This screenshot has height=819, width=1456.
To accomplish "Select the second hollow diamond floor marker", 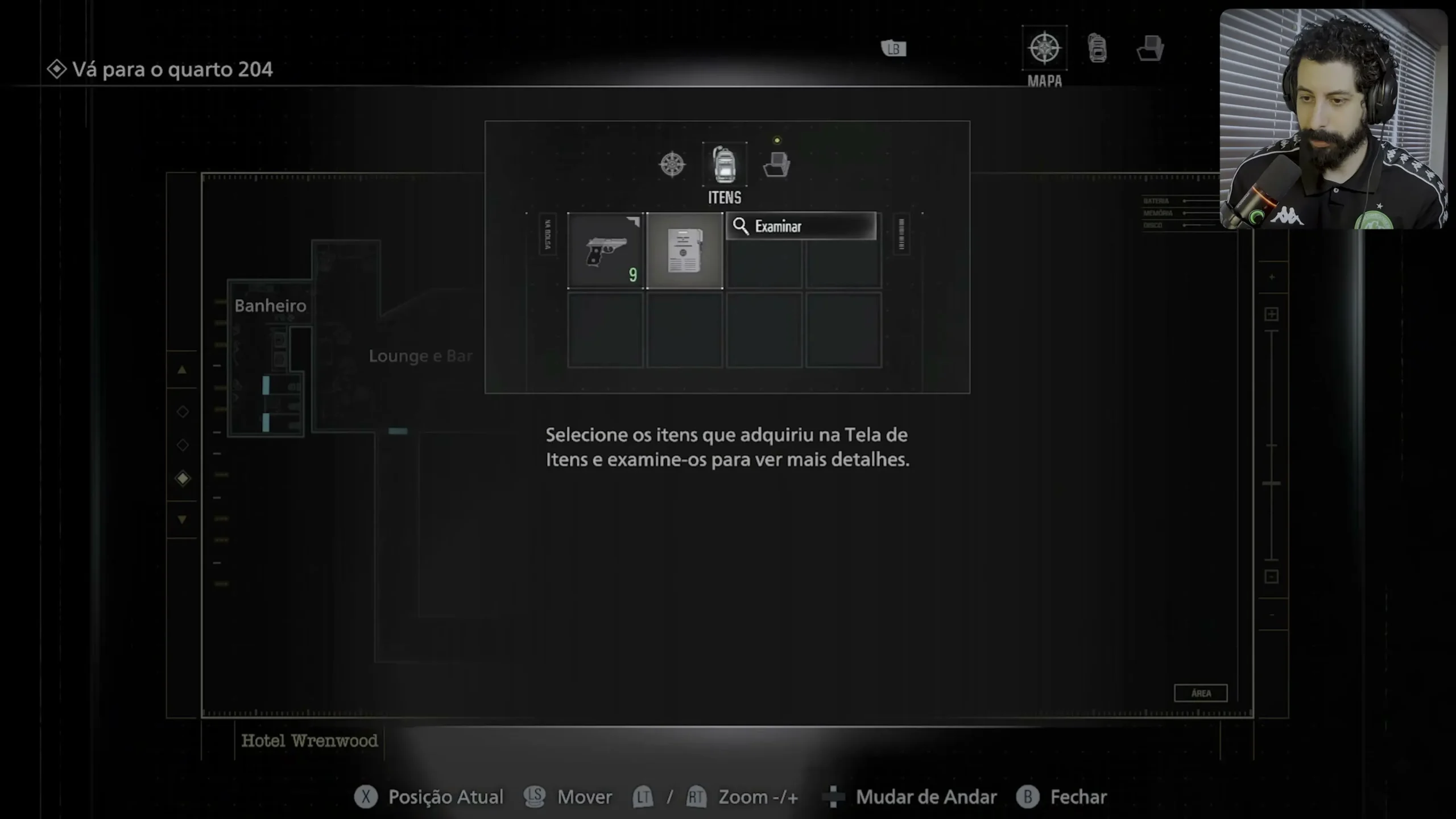I will coord(183,445).
